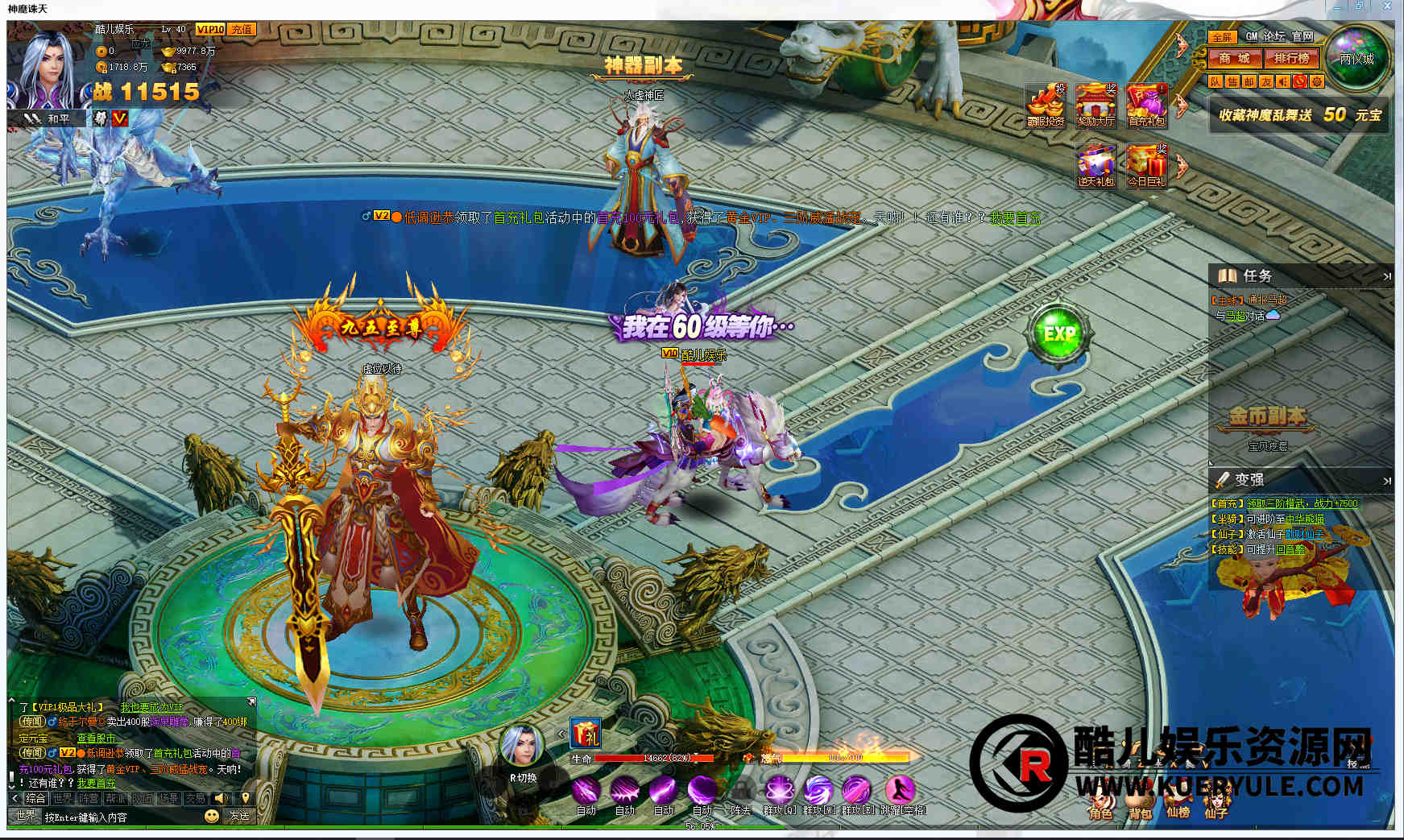Open the 奖励大厅 reward hall icon

click(1096, 105)
